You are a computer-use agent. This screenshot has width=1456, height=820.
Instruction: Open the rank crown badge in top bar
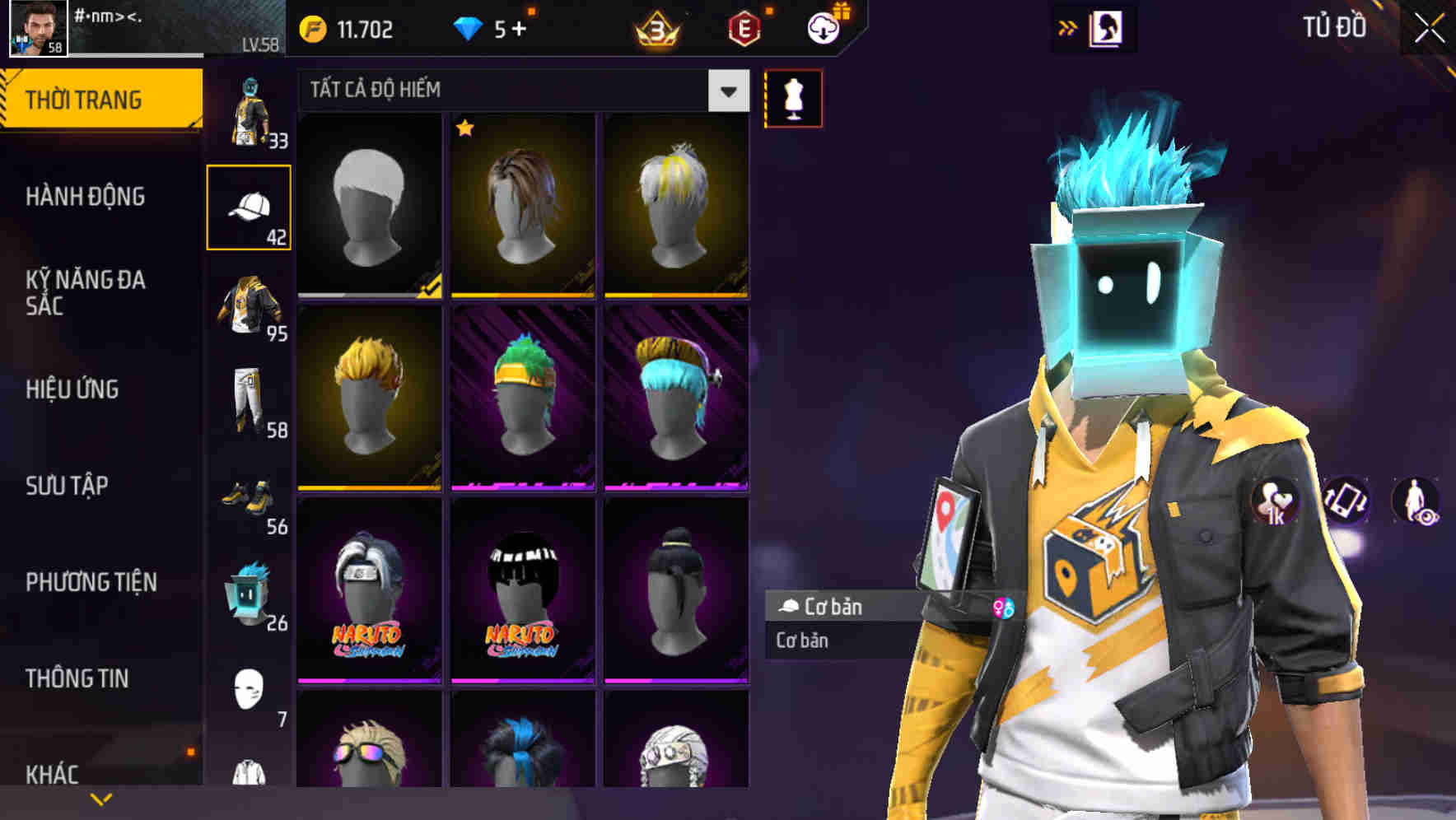pos(656,26)
